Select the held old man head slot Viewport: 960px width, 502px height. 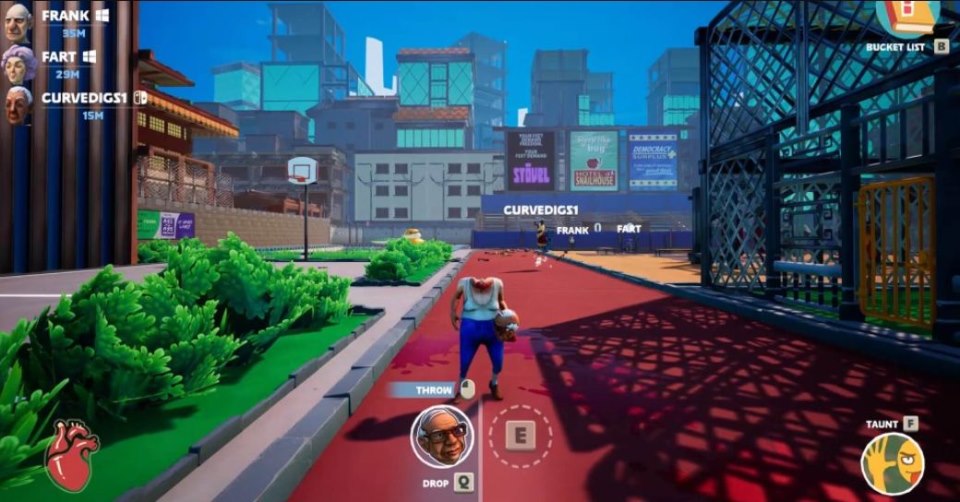click(x=442, y=435)
